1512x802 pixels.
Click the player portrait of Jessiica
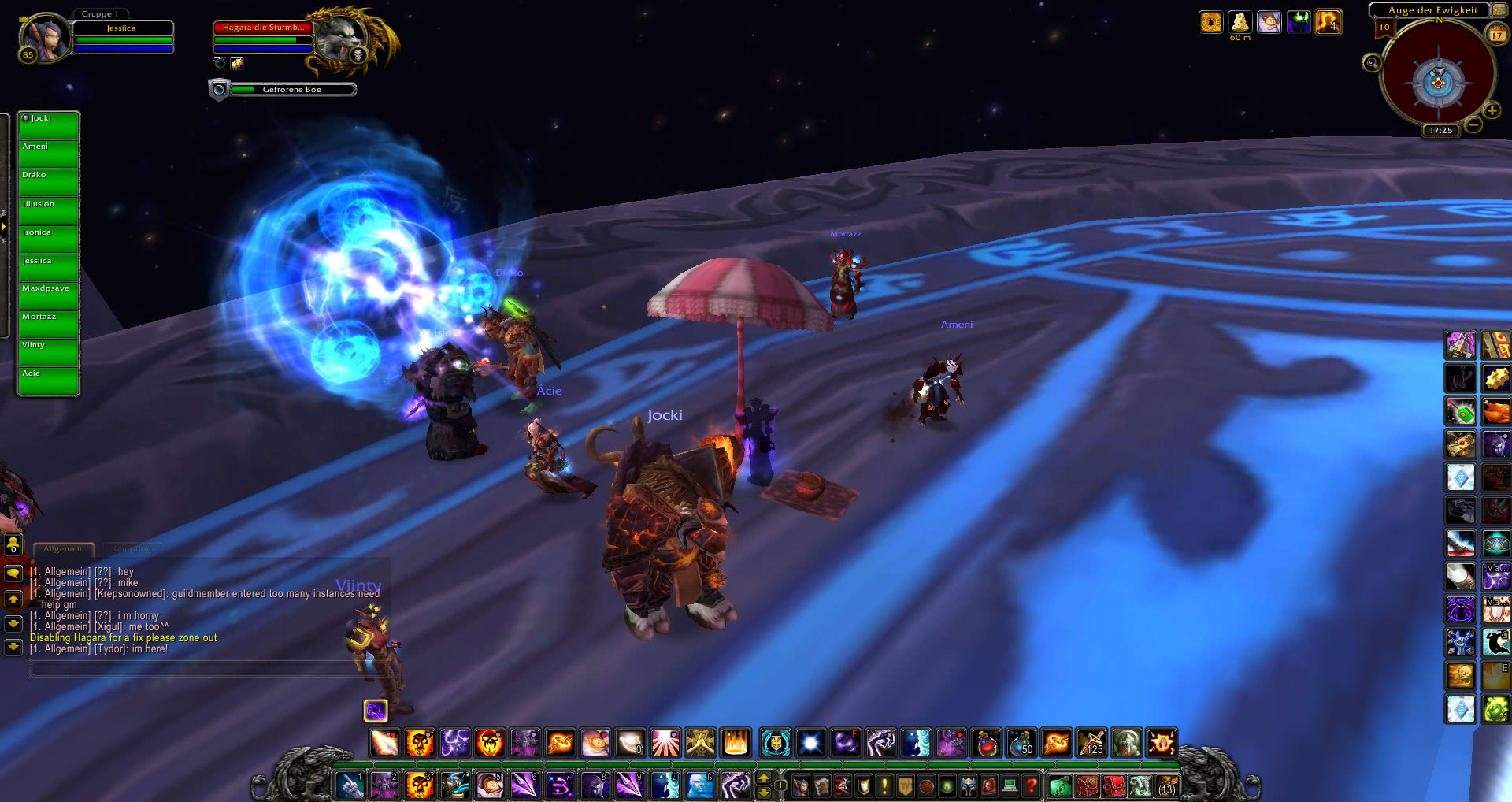coord(45,38)
